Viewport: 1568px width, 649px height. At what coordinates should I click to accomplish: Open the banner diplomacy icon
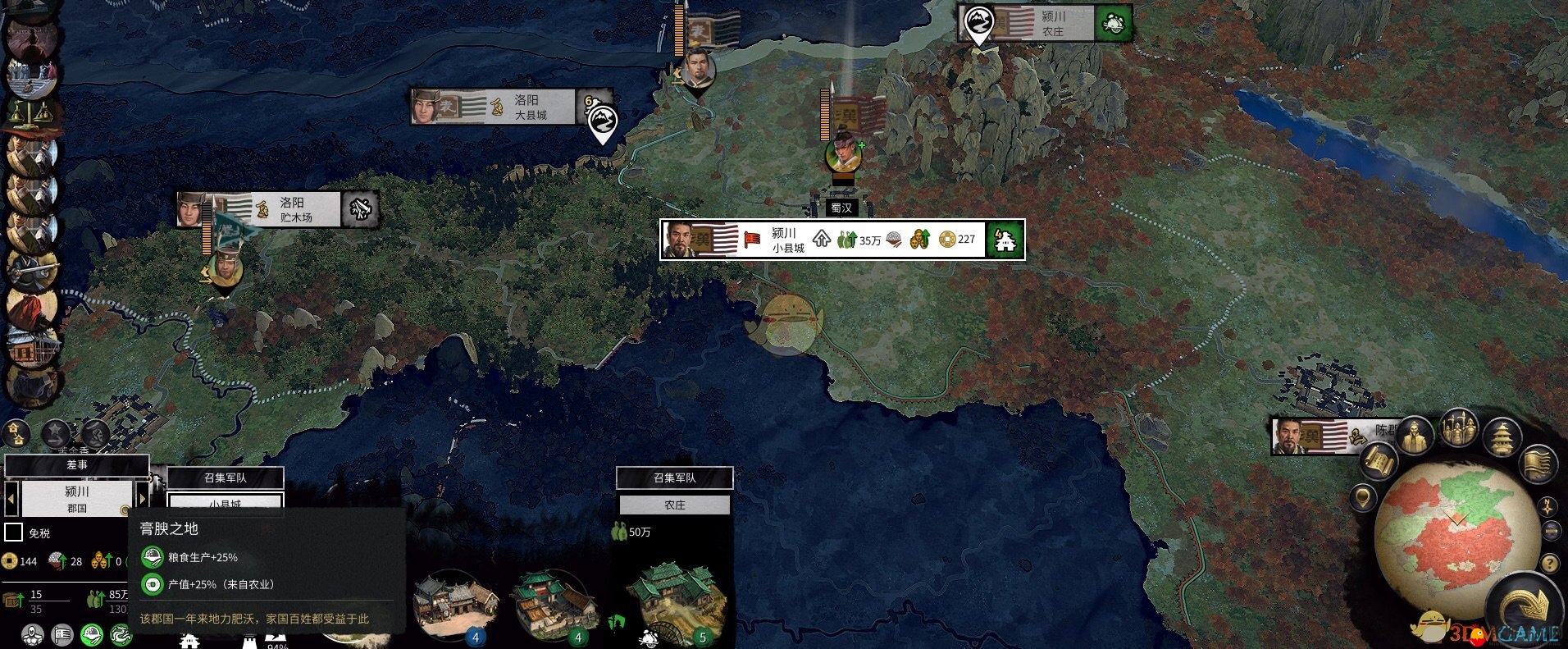coord(1538,464)
